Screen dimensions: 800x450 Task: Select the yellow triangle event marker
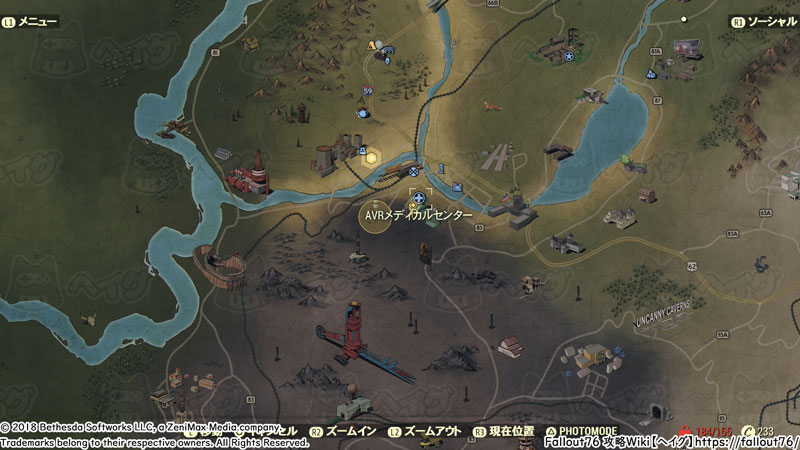[x=372, y=46]
